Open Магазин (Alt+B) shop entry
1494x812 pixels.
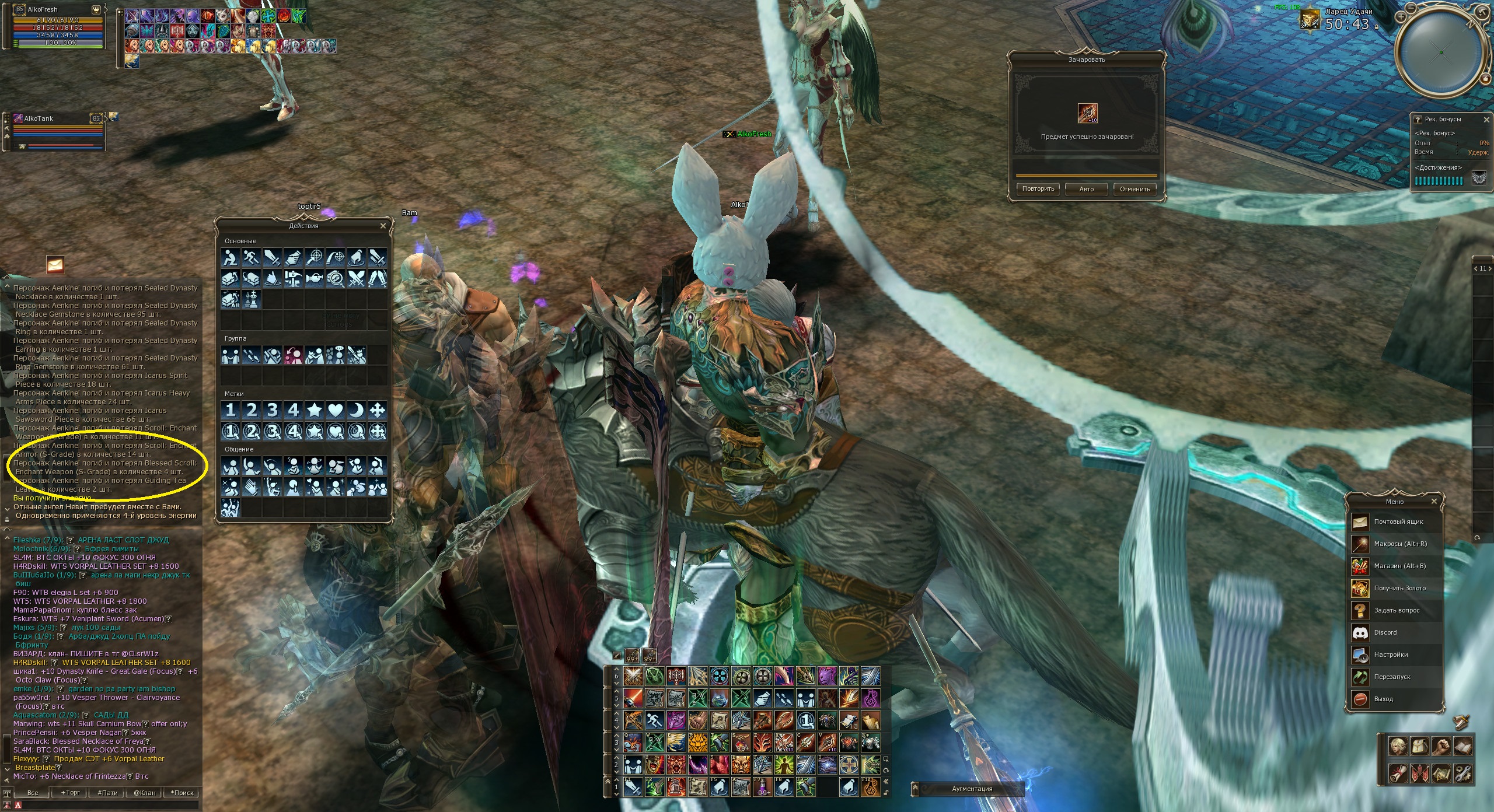coord(1398,566)
